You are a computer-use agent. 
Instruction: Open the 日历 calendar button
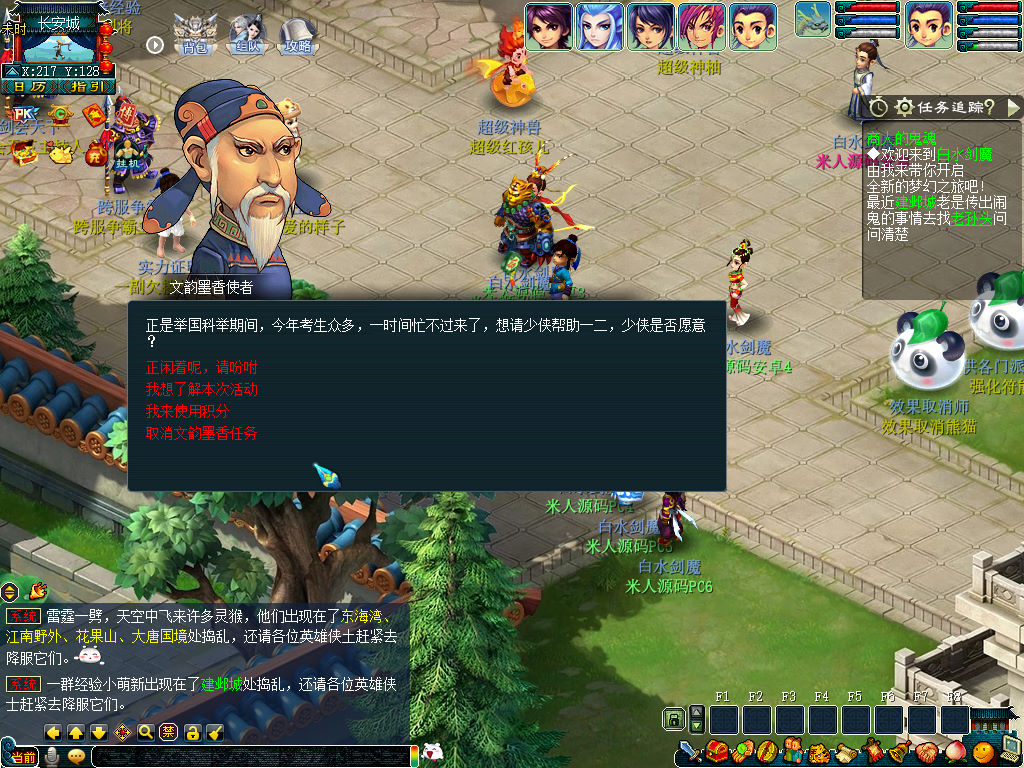point(29,87)
